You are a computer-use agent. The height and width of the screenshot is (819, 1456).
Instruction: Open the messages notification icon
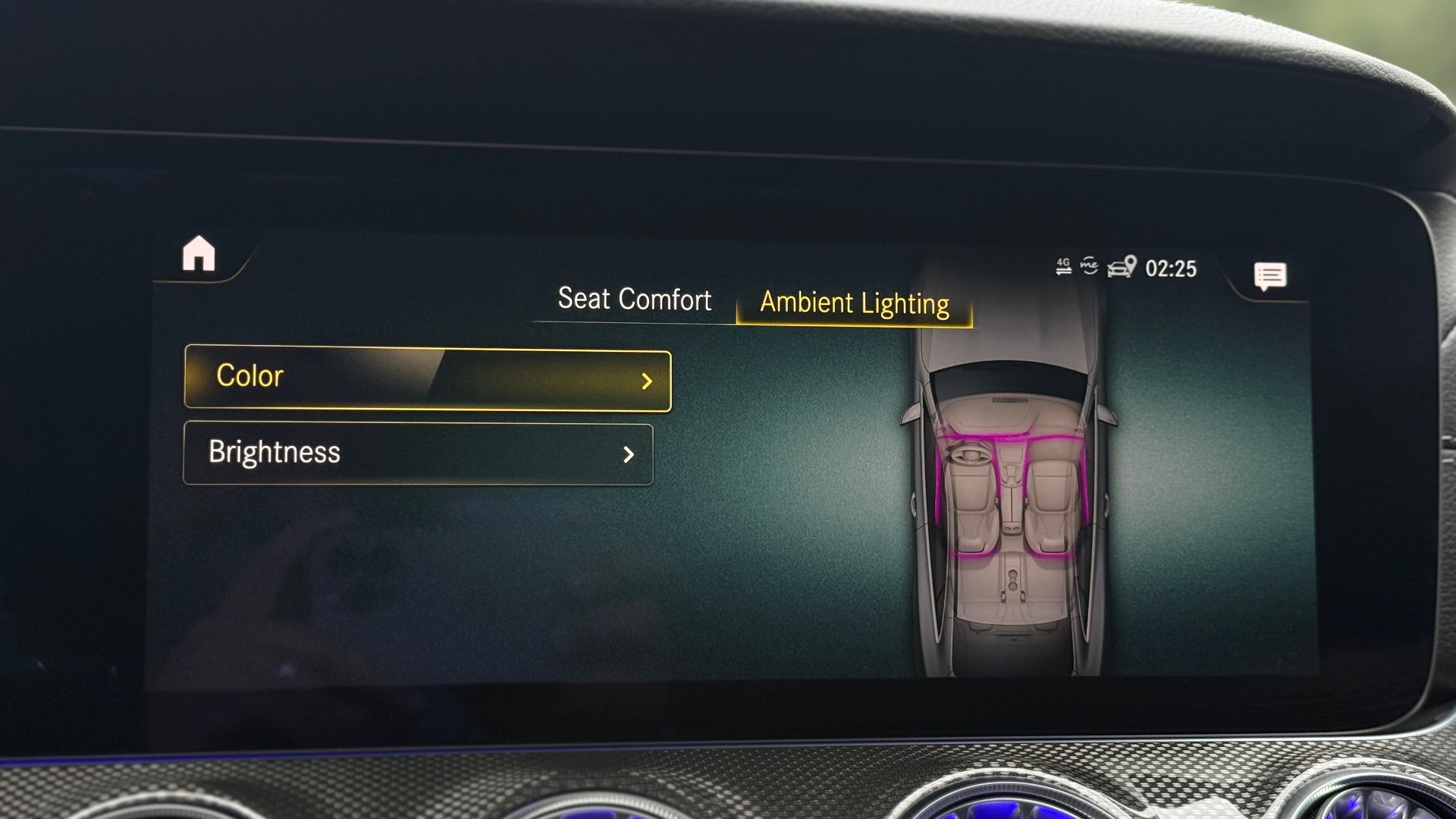pos(1270,276)
